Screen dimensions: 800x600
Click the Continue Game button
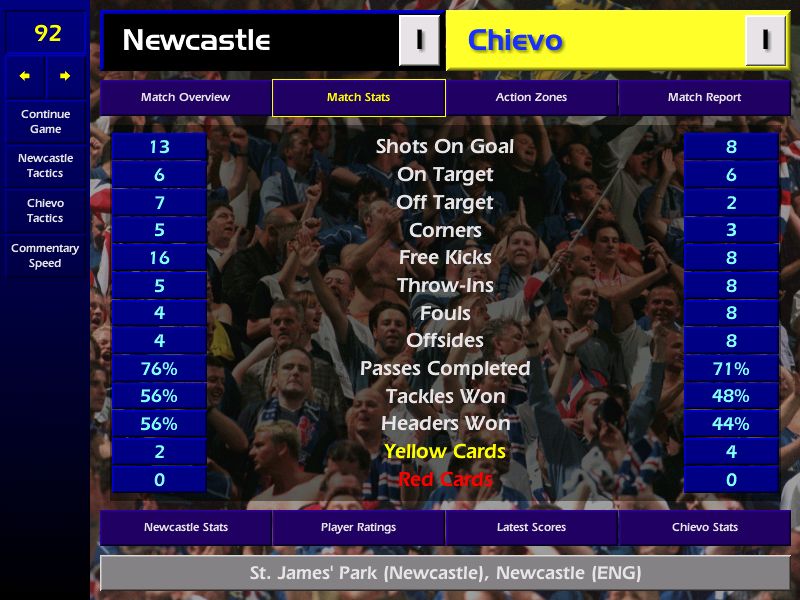45,122
